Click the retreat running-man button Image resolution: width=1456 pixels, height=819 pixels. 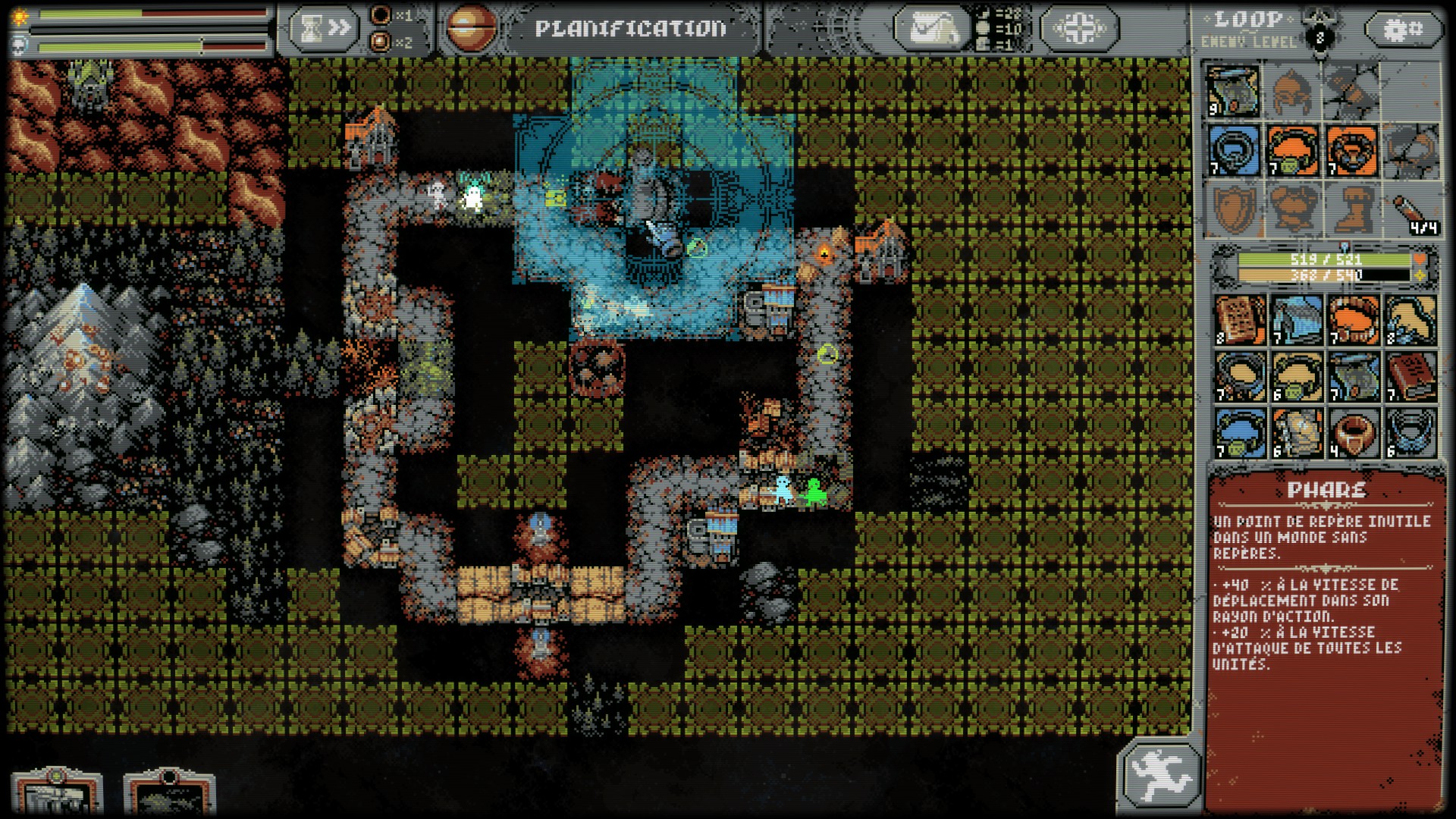click(1159, 773)
